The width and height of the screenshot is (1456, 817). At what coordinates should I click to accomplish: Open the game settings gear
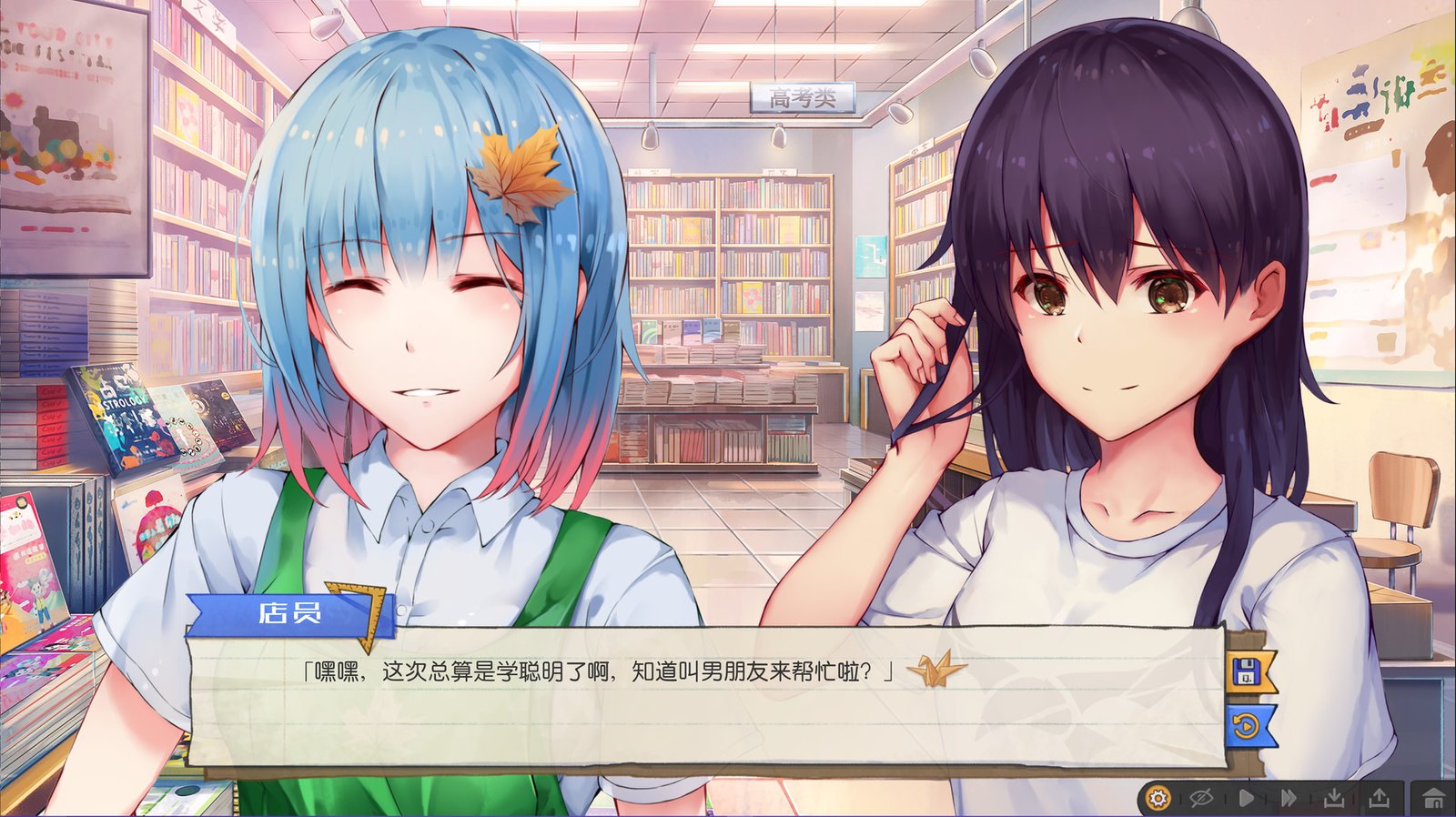(1158, 798)
